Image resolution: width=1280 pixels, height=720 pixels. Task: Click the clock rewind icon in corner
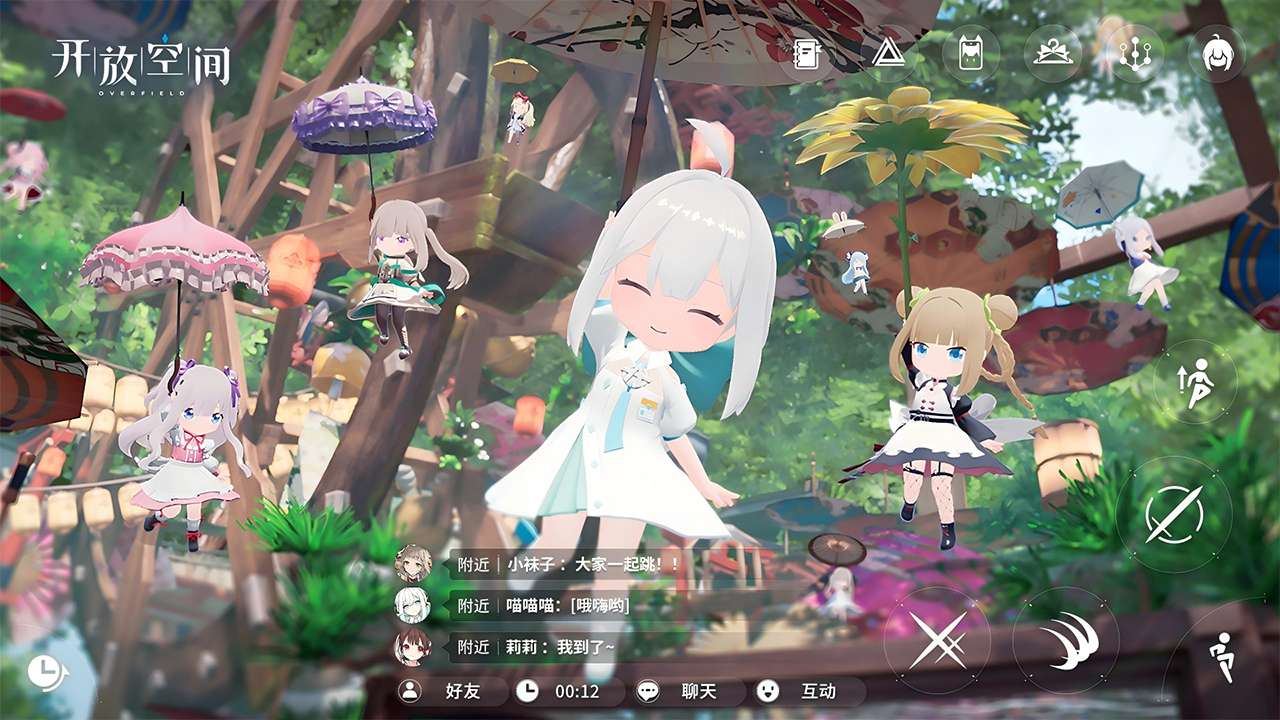click(x=45, y=672)
